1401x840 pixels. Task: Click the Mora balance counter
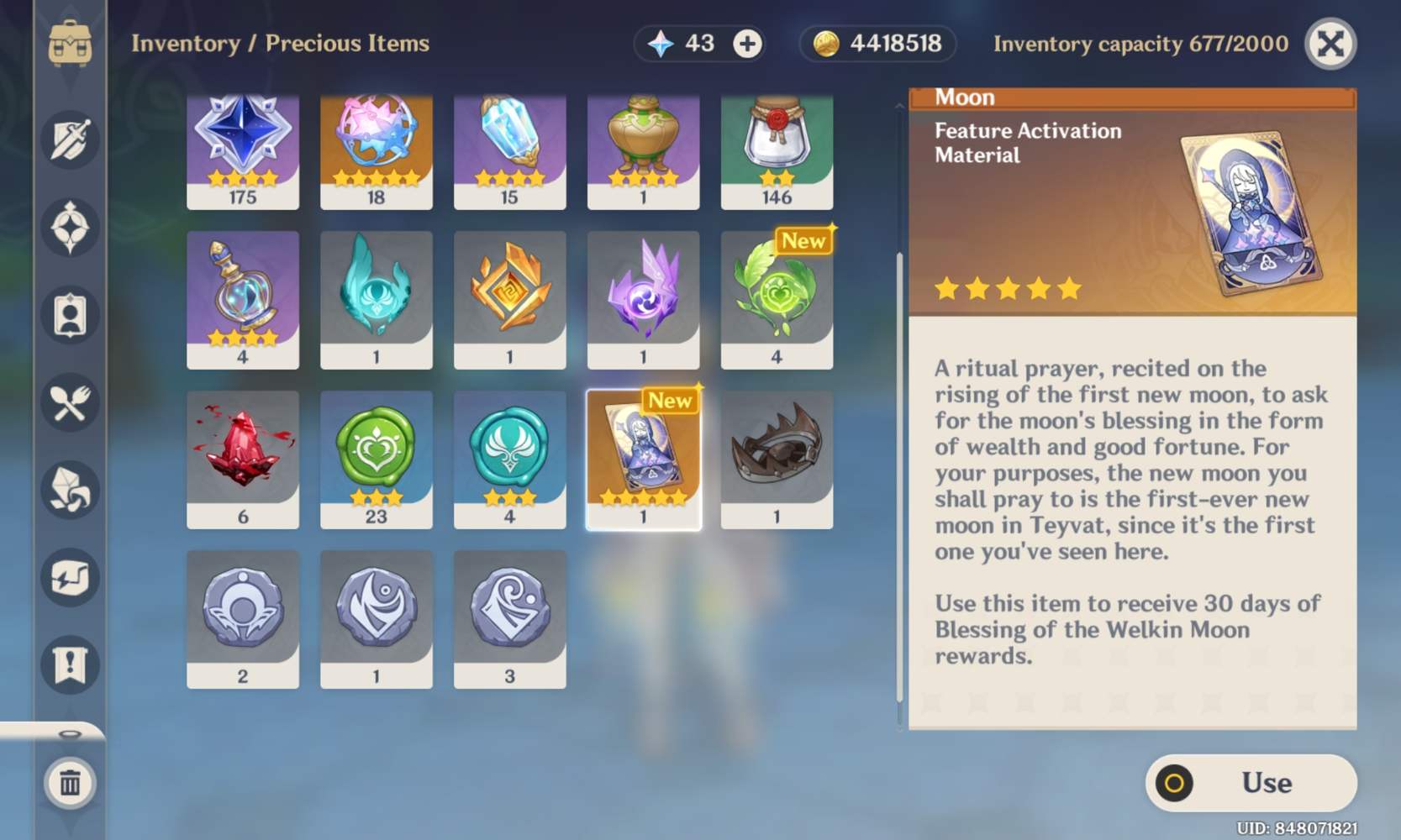[x=877, y=44]
